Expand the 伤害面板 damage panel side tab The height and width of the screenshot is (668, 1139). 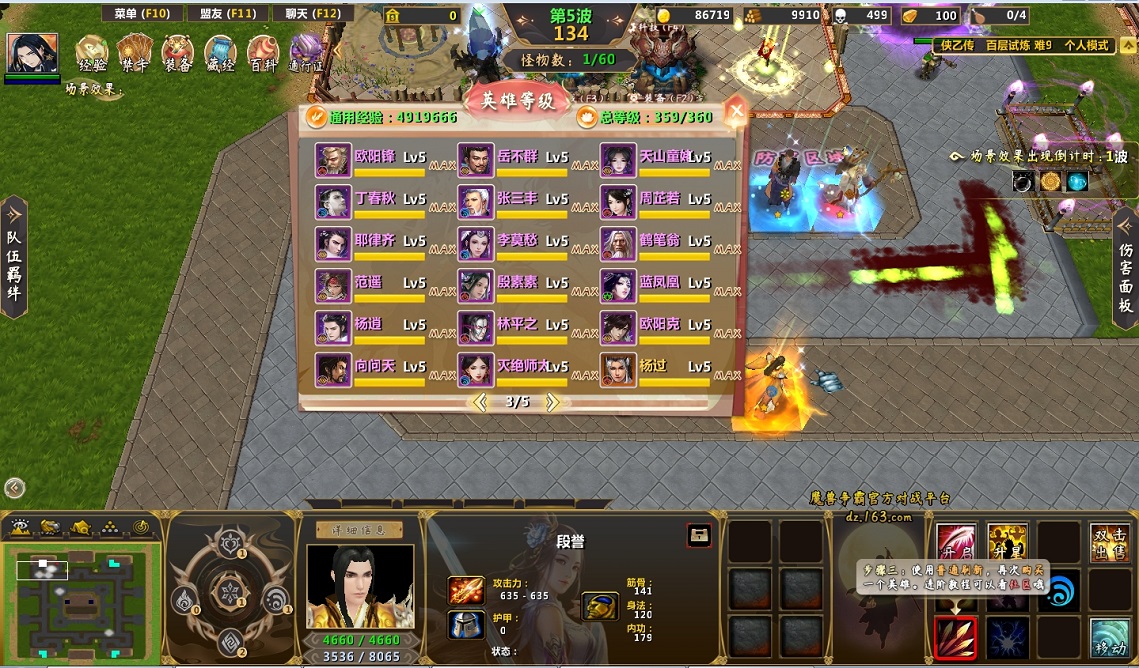coord(1125,269)
